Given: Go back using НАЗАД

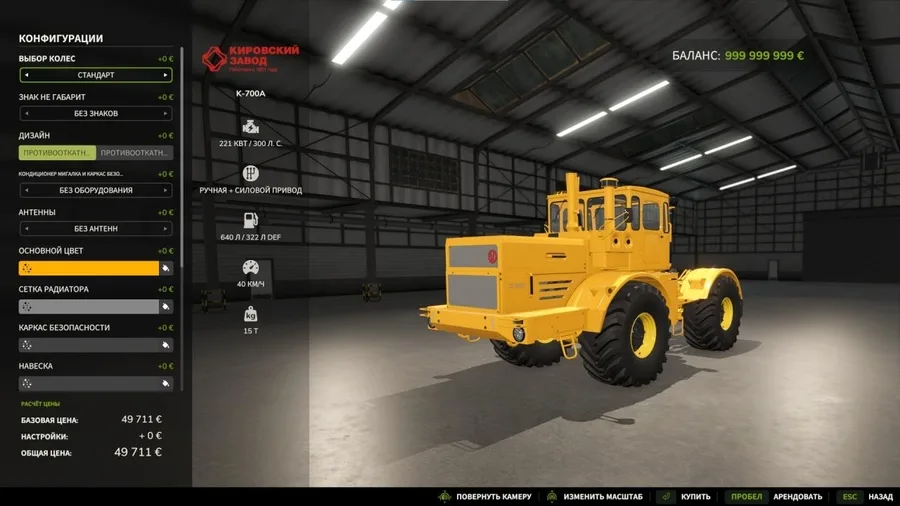Looking at the screenshot, I should (x=880, y=497).
